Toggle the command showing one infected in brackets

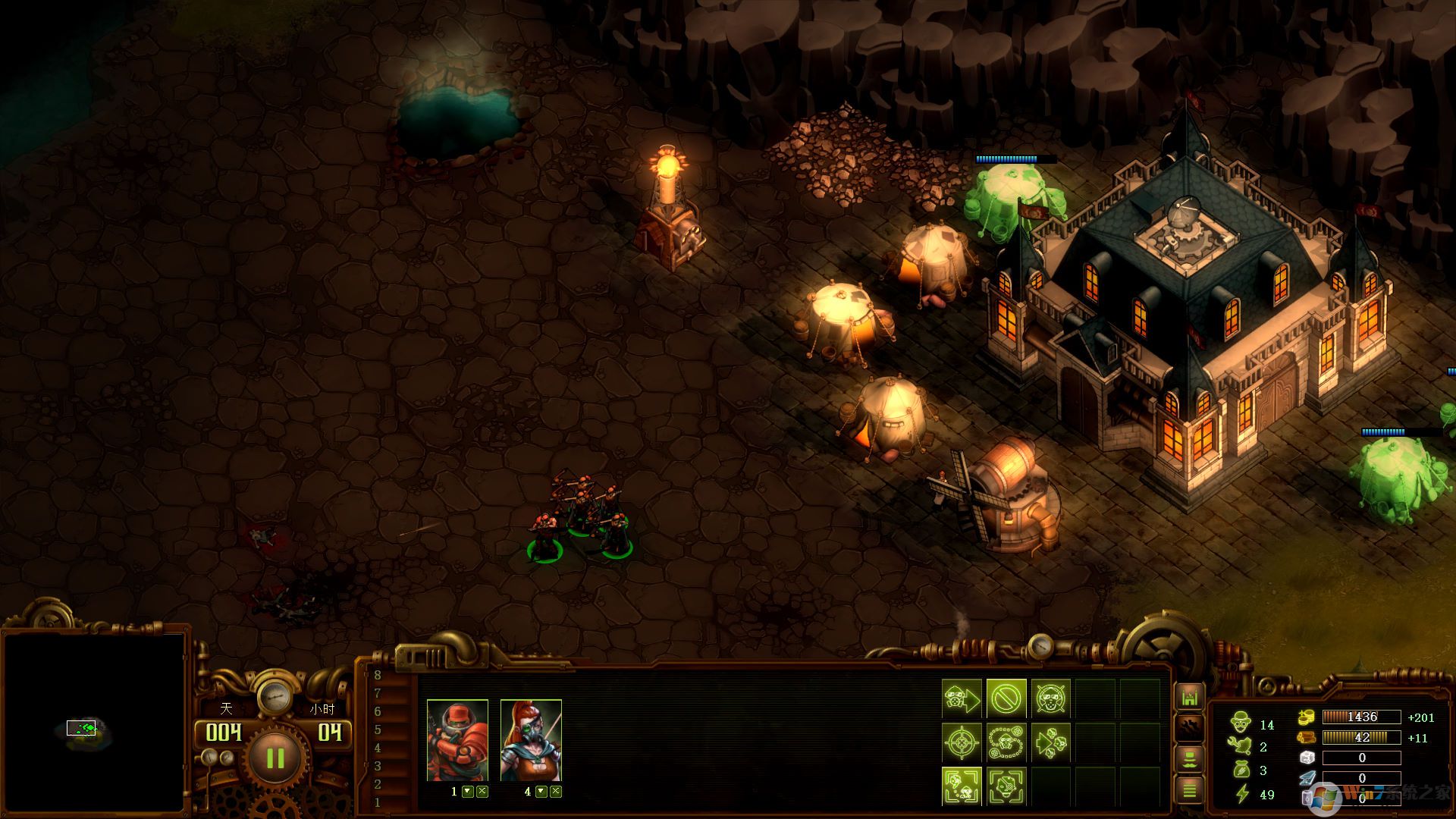pos(1006,786)
